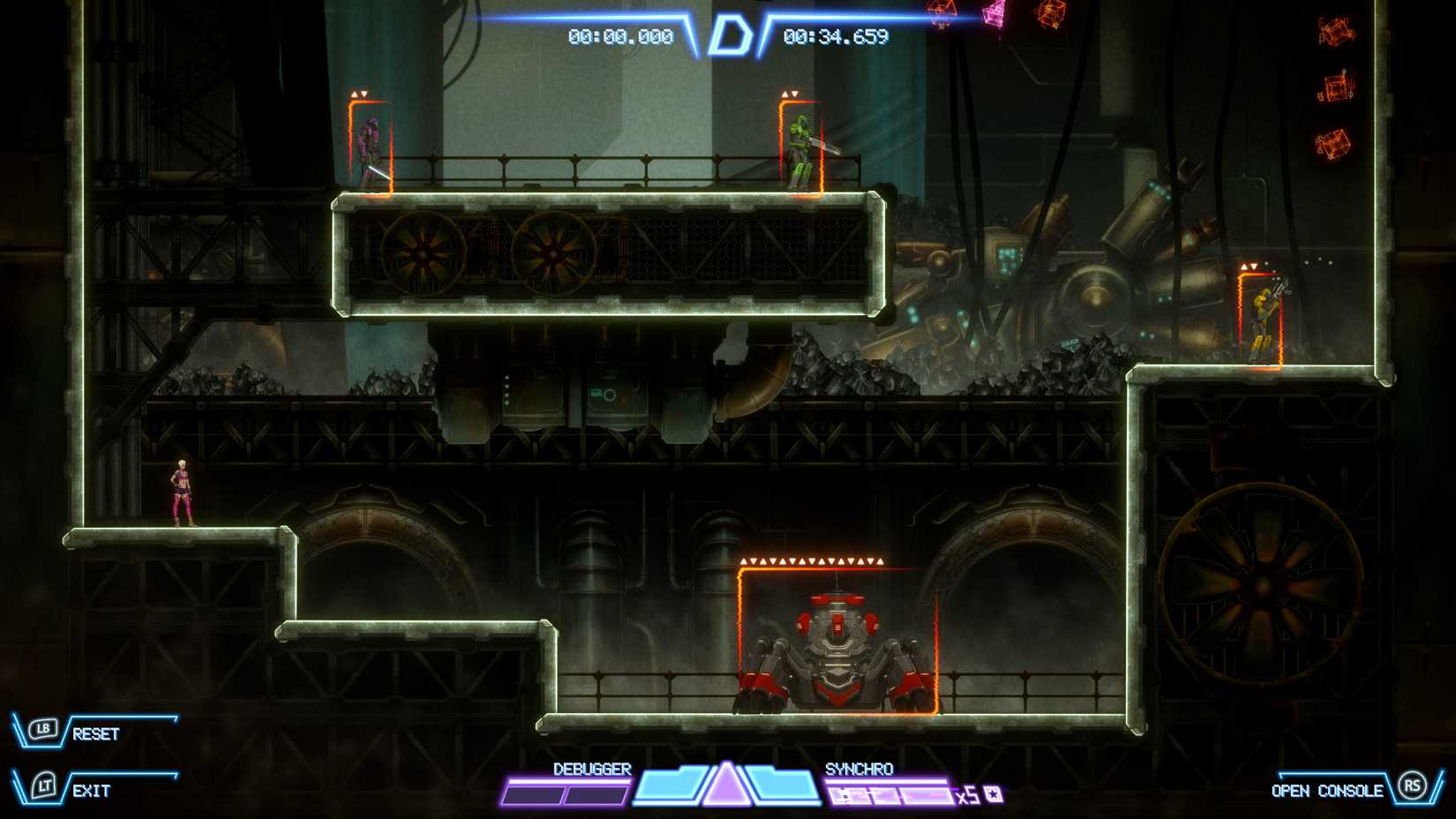This screenshot has height=819, width=1456.
Task: Click the 00:34.659 timer at the top
Action: point(833,38)
